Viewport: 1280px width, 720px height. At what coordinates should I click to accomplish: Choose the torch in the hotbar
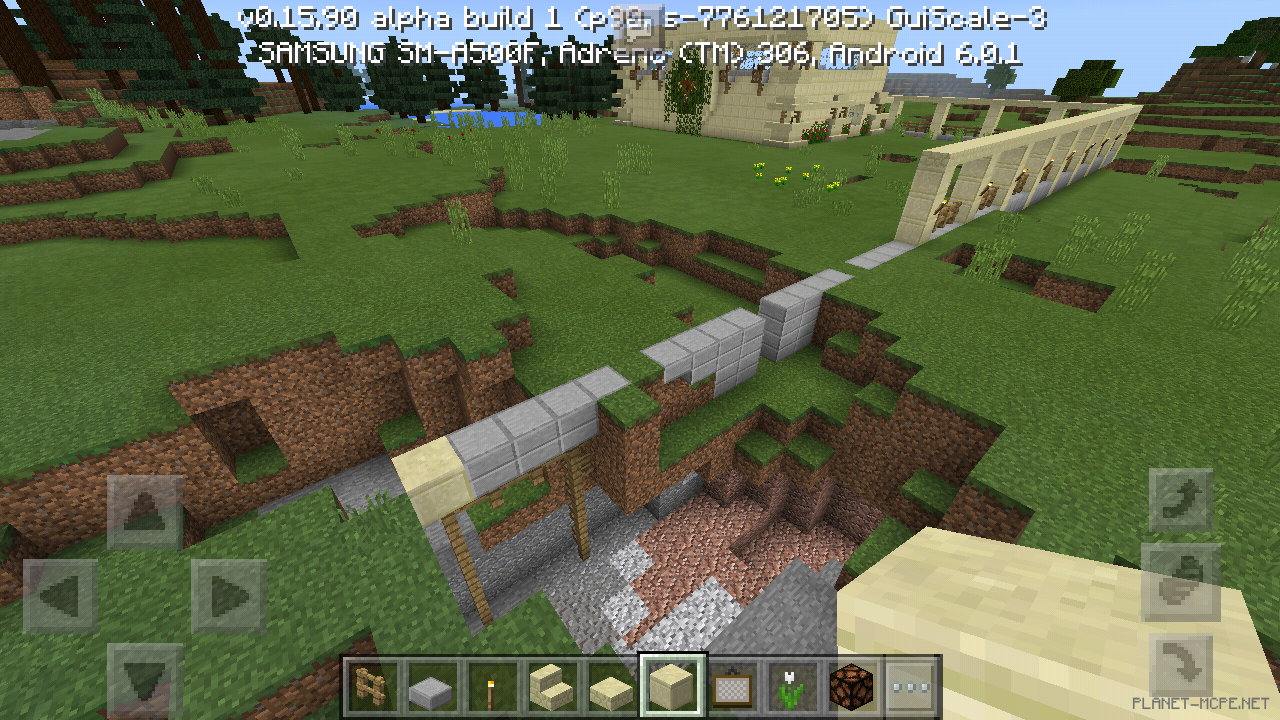pos(492,687)
